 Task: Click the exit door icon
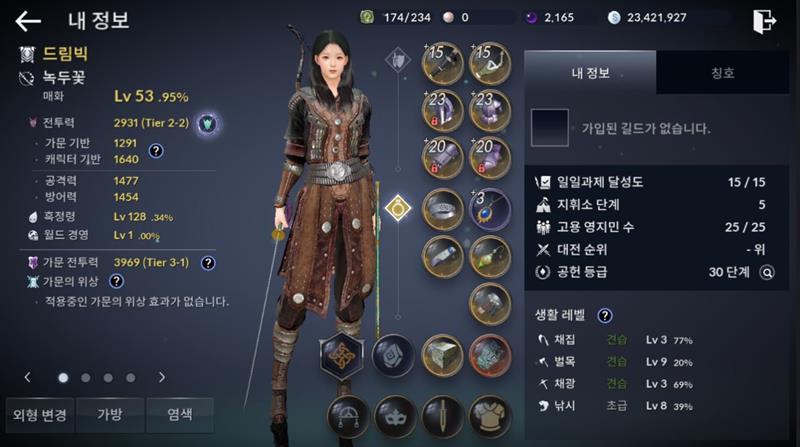click(x=765, y=20)
